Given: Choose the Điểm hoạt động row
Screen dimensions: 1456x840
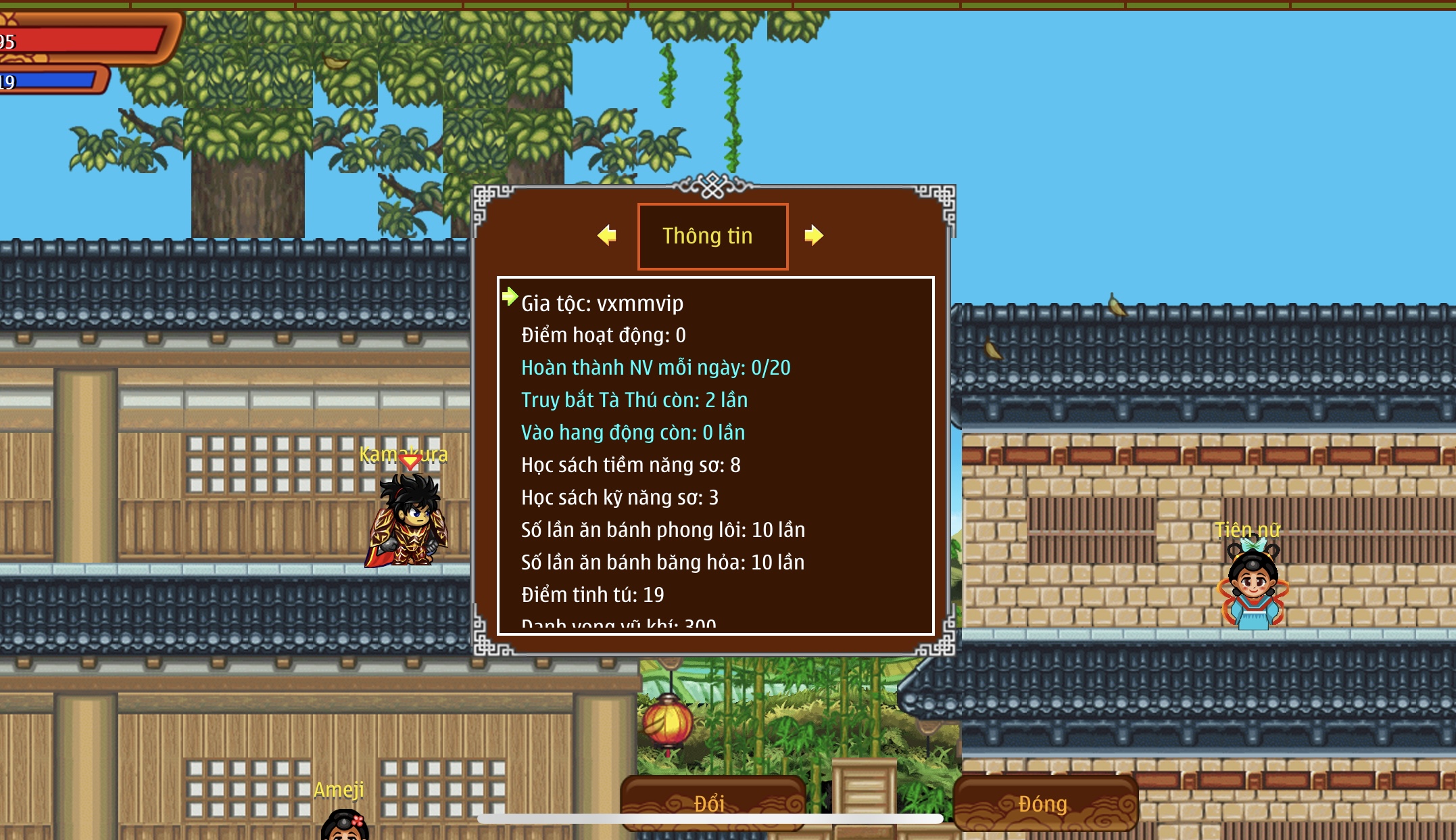Looking at the screenshot, I should pos(603,335).
